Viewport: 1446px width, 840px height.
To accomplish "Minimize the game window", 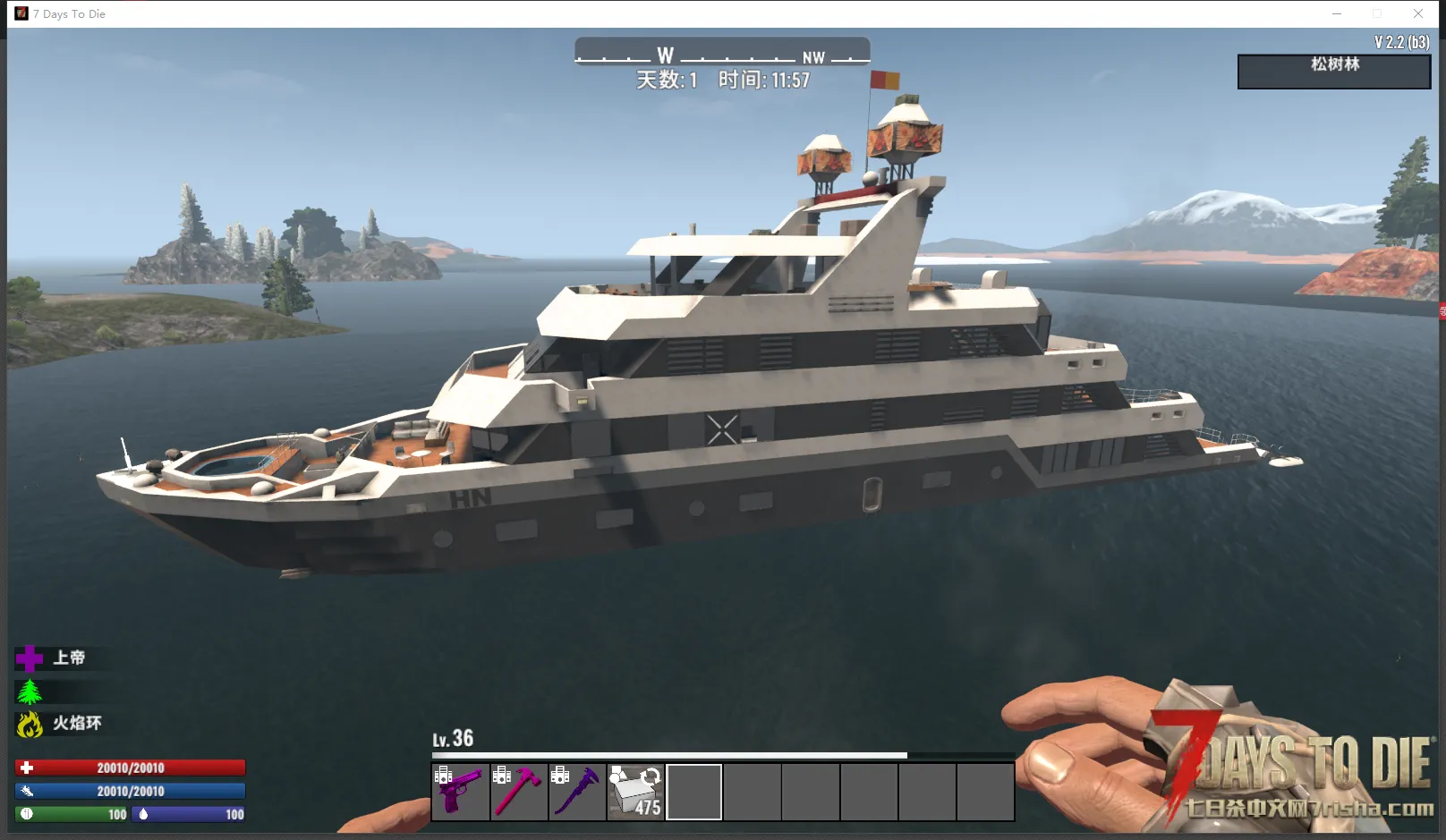I will 1337,13.
